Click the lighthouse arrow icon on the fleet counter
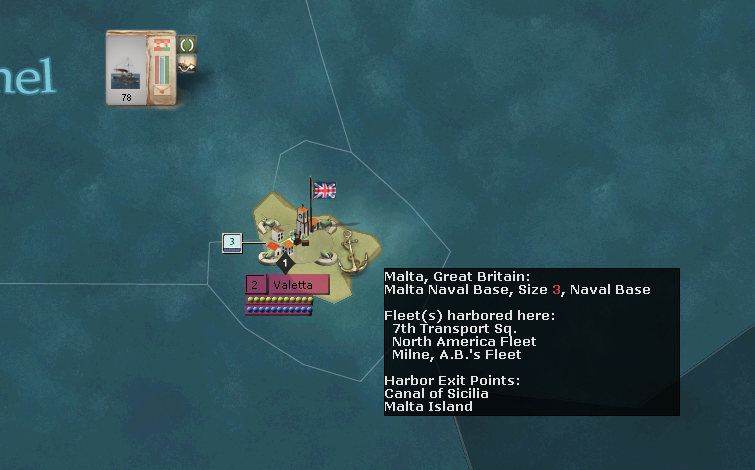The width and height of the screenshot is (755, 470). tap(187, 63)
